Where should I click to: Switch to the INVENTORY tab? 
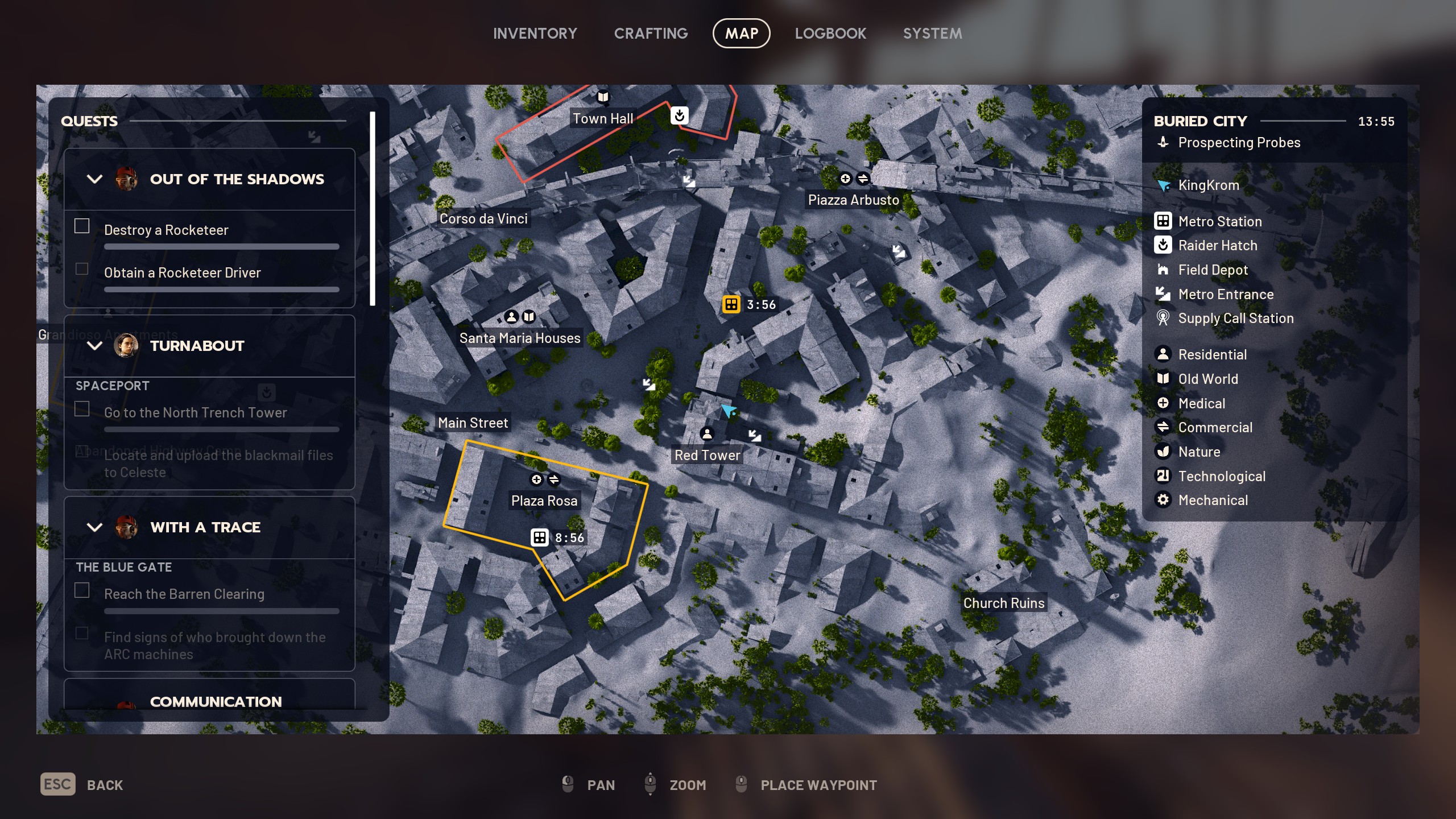[x=535, y=33]
